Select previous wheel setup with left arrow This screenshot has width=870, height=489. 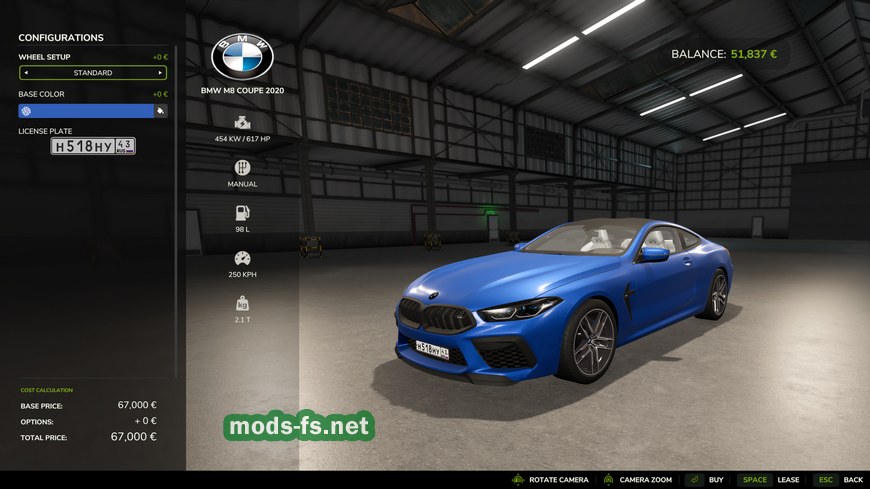click(26, 73)
